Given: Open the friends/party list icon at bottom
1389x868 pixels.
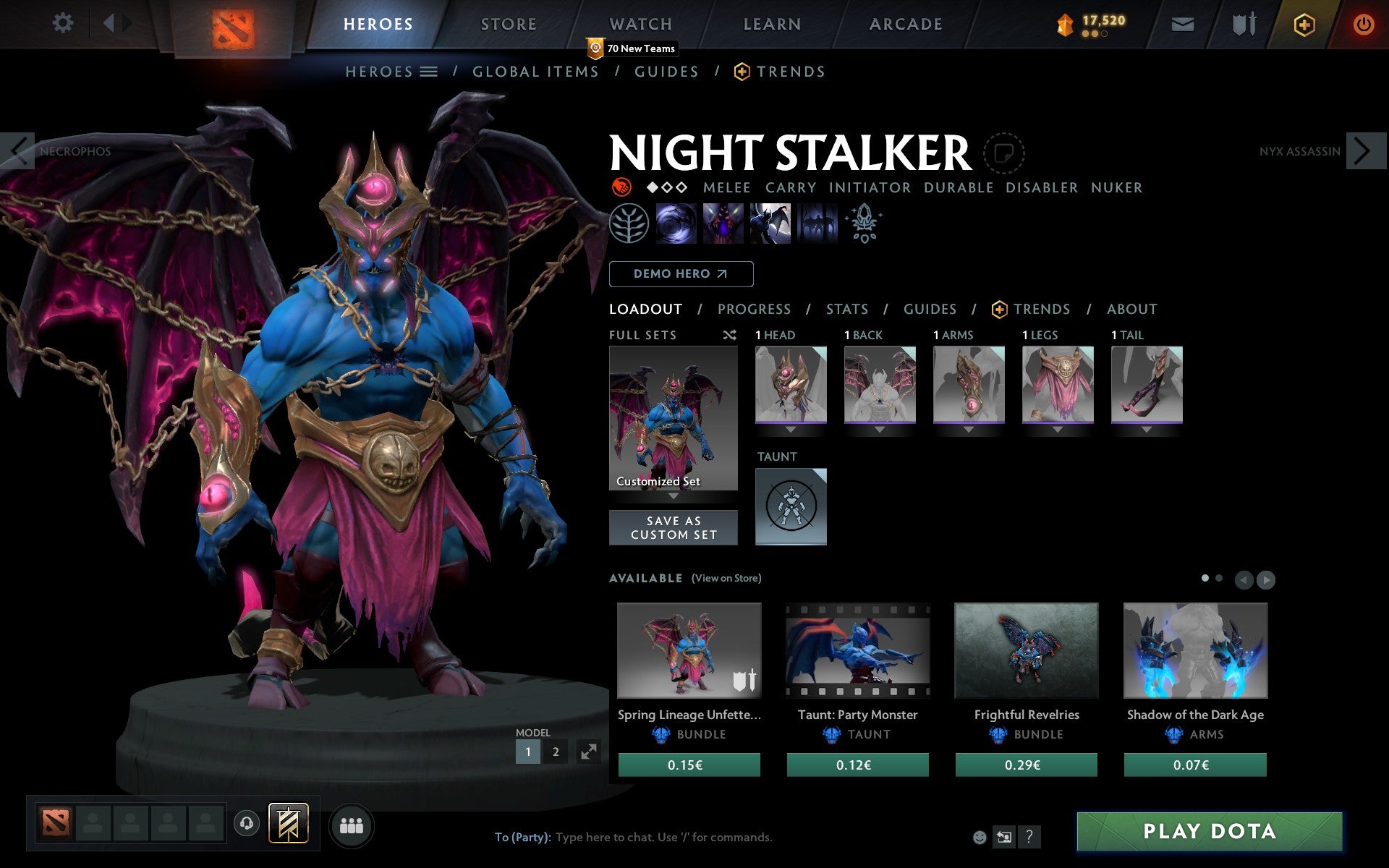Looking at the screenshot, I should (x=352, y=825).
